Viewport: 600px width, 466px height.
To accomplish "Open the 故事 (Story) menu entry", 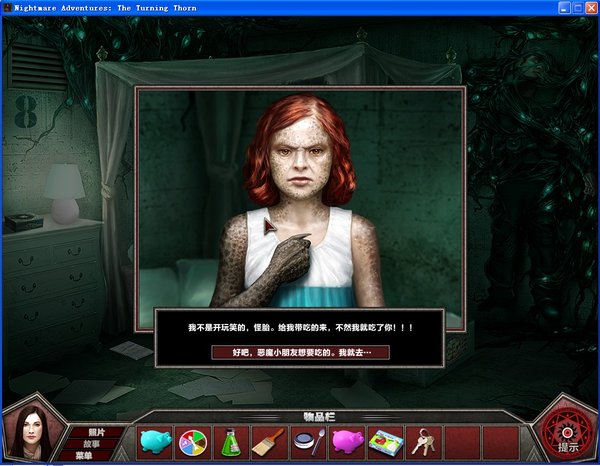I will point(92,444).
